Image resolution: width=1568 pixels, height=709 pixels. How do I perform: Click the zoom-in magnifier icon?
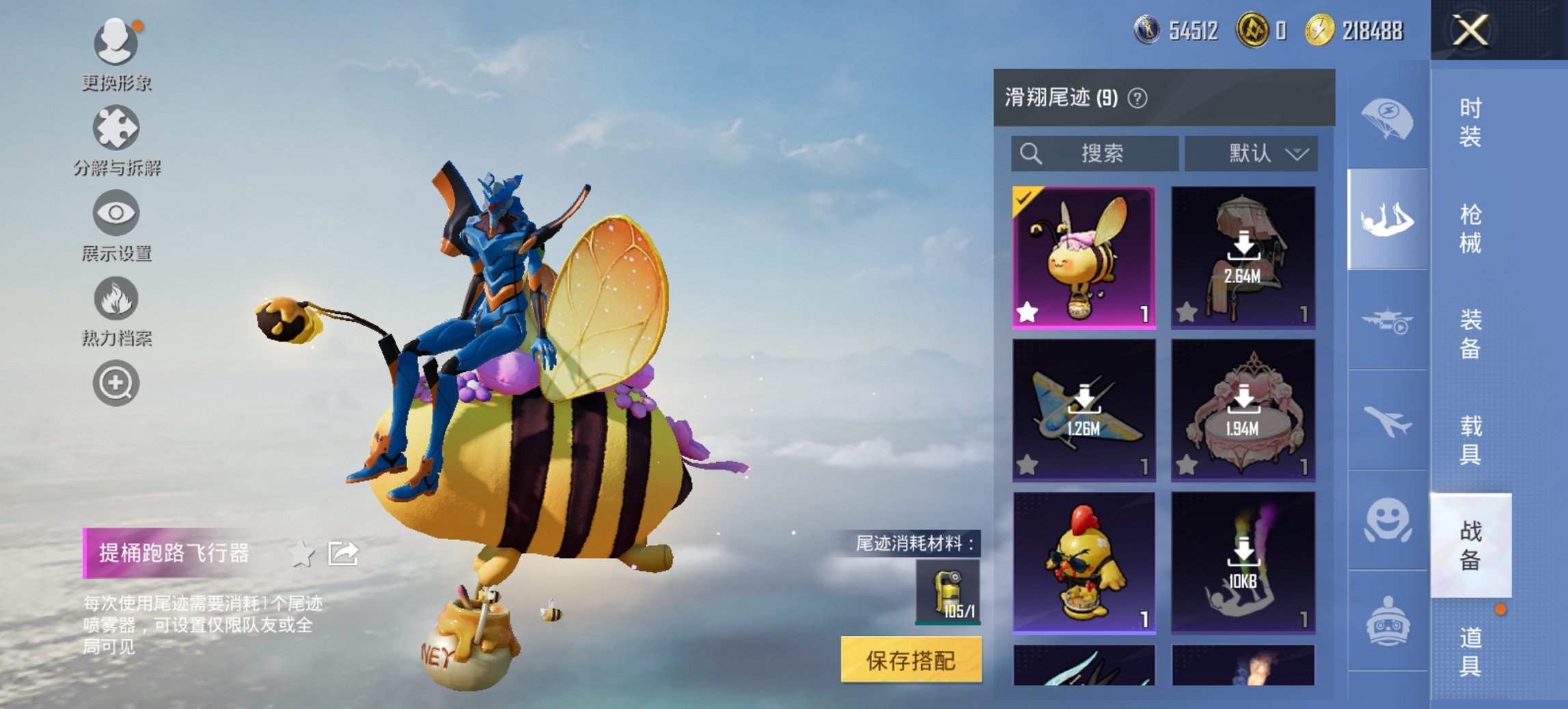click(115, 383)
